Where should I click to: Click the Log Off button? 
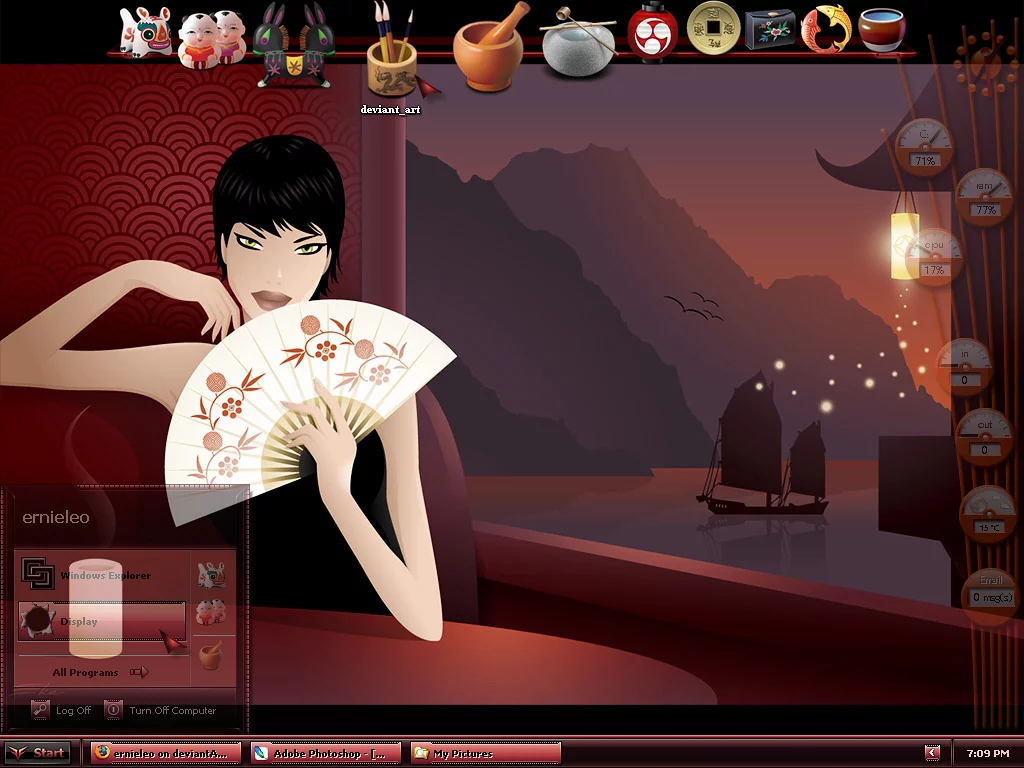coord(62,710)
